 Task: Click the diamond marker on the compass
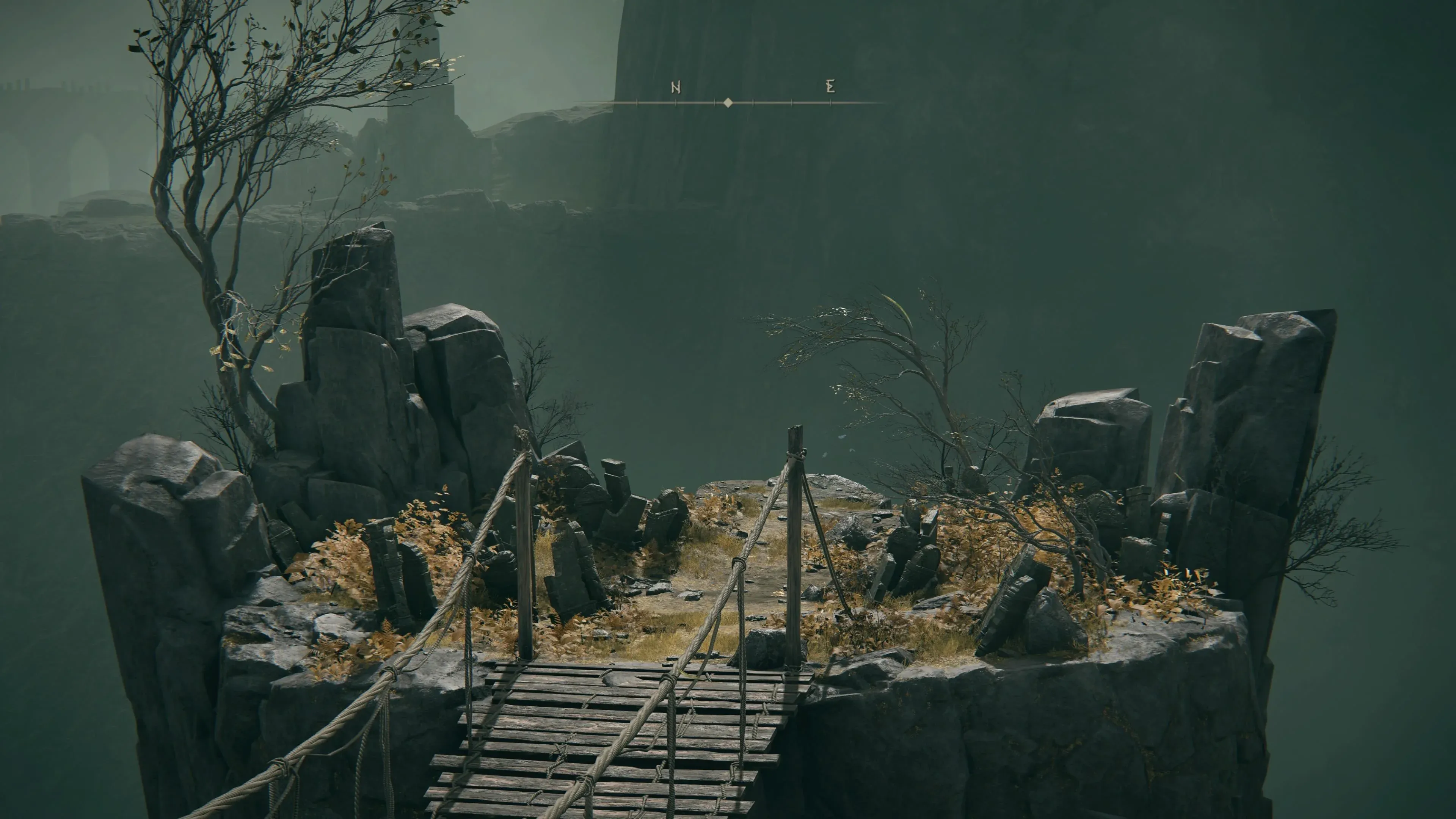click(728, 102)
